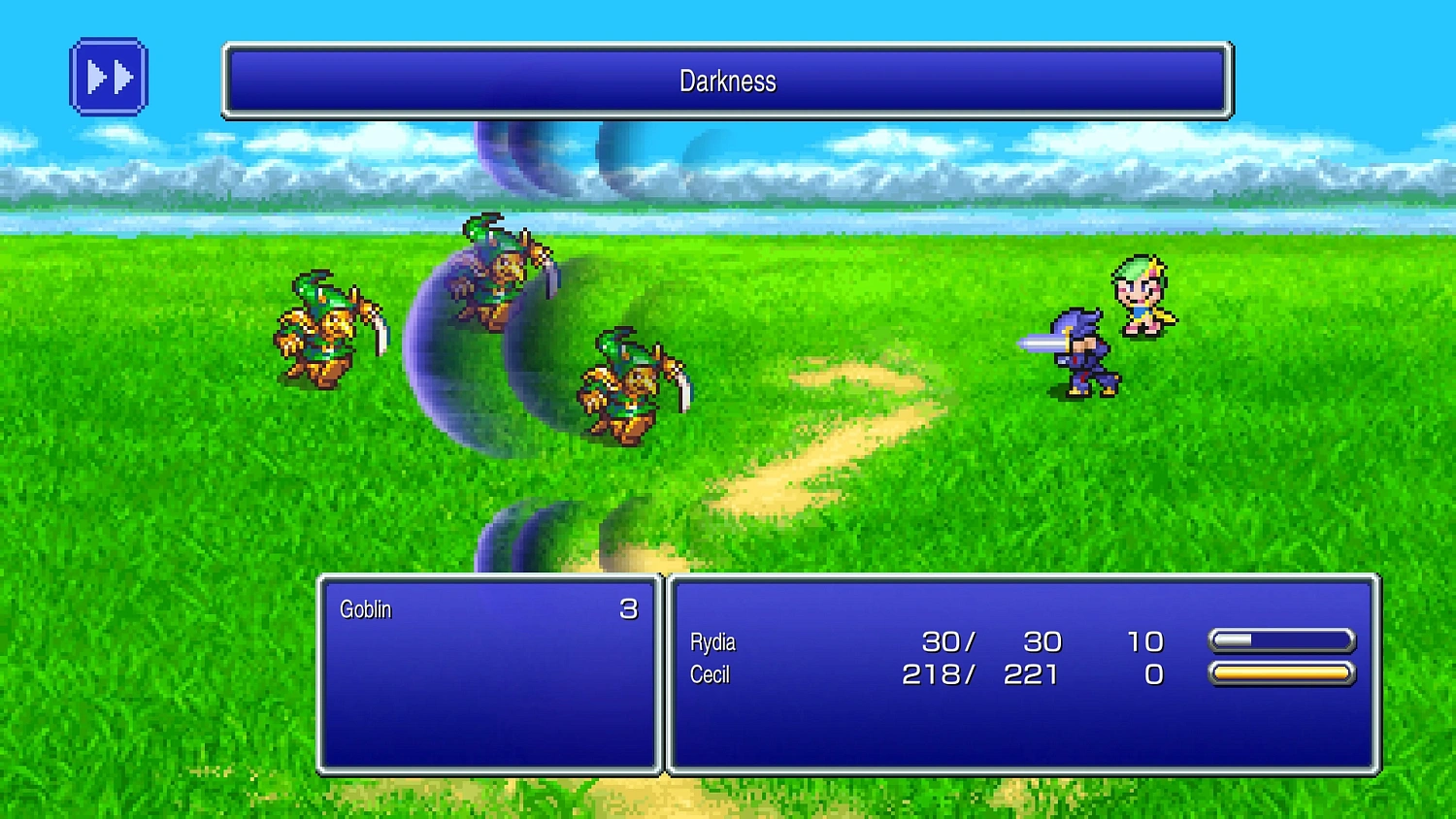
Task: Click Rydia's summoner sprite
Action: click(1141, 296)
